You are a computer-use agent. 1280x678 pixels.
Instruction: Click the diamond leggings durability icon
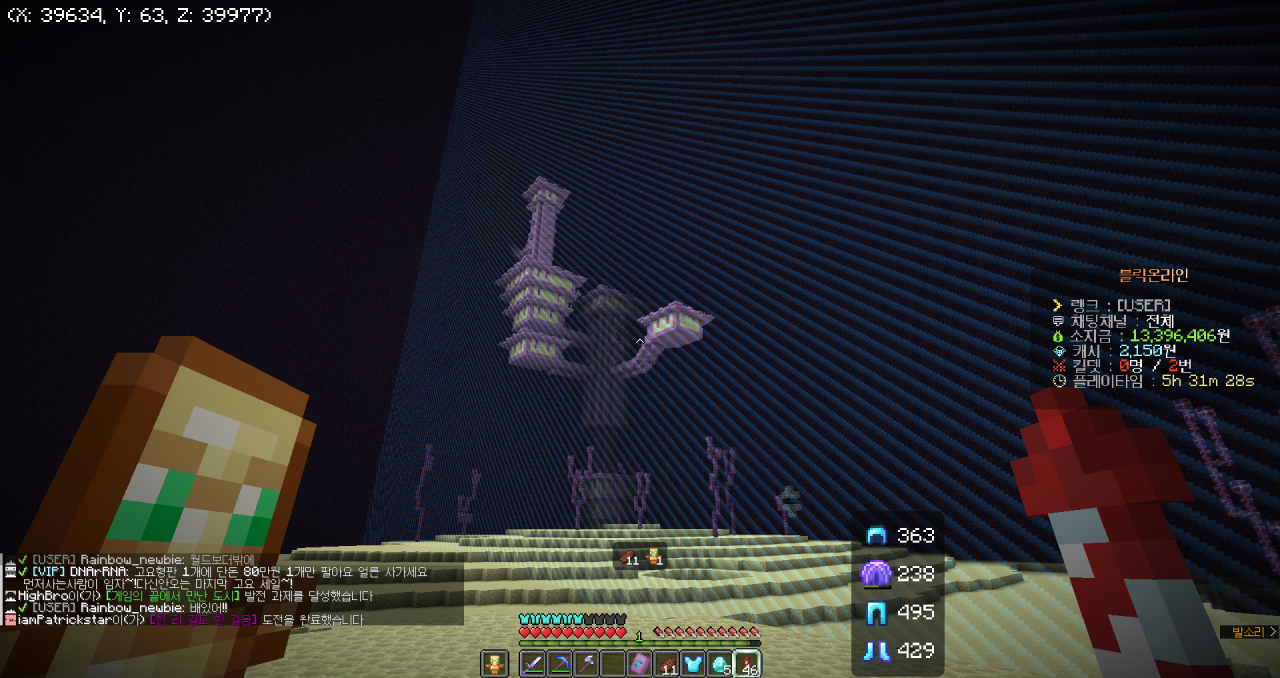pyautogui.click(x=877, y=612)
